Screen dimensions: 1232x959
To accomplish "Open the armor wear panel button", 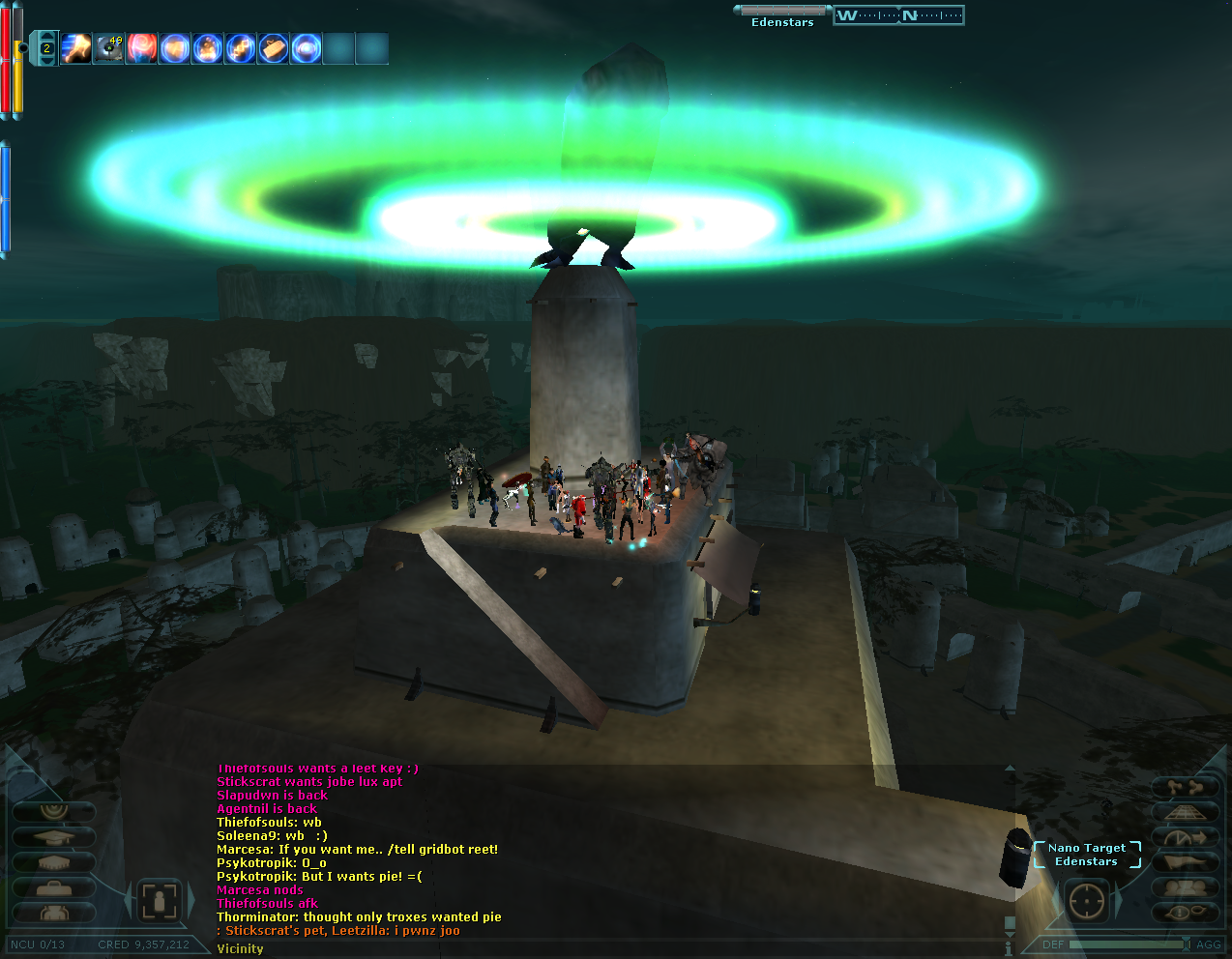I will pos(54,913).
